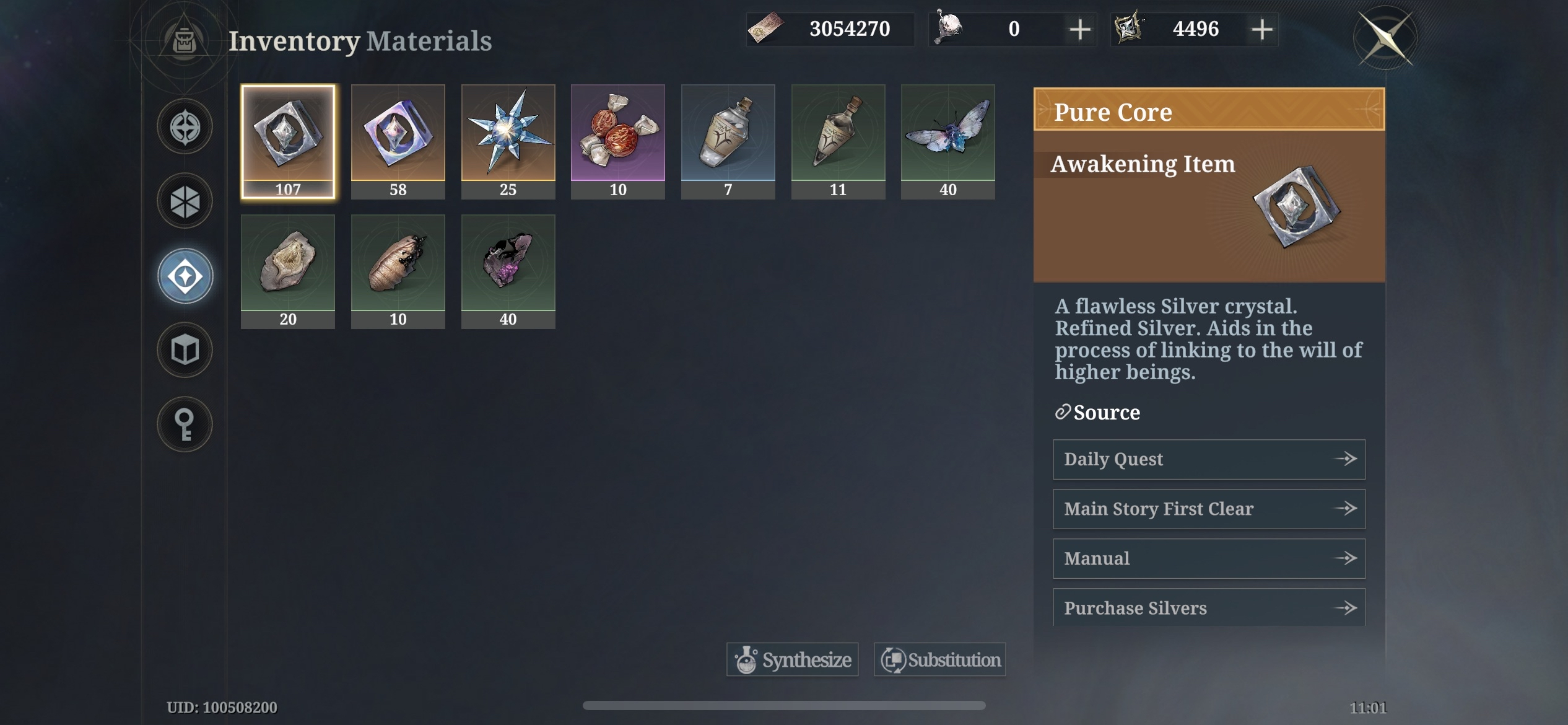This screenshot has width=1568, height=725.
Task: Open the Synthesize function
Action: (x=792, y=659)
